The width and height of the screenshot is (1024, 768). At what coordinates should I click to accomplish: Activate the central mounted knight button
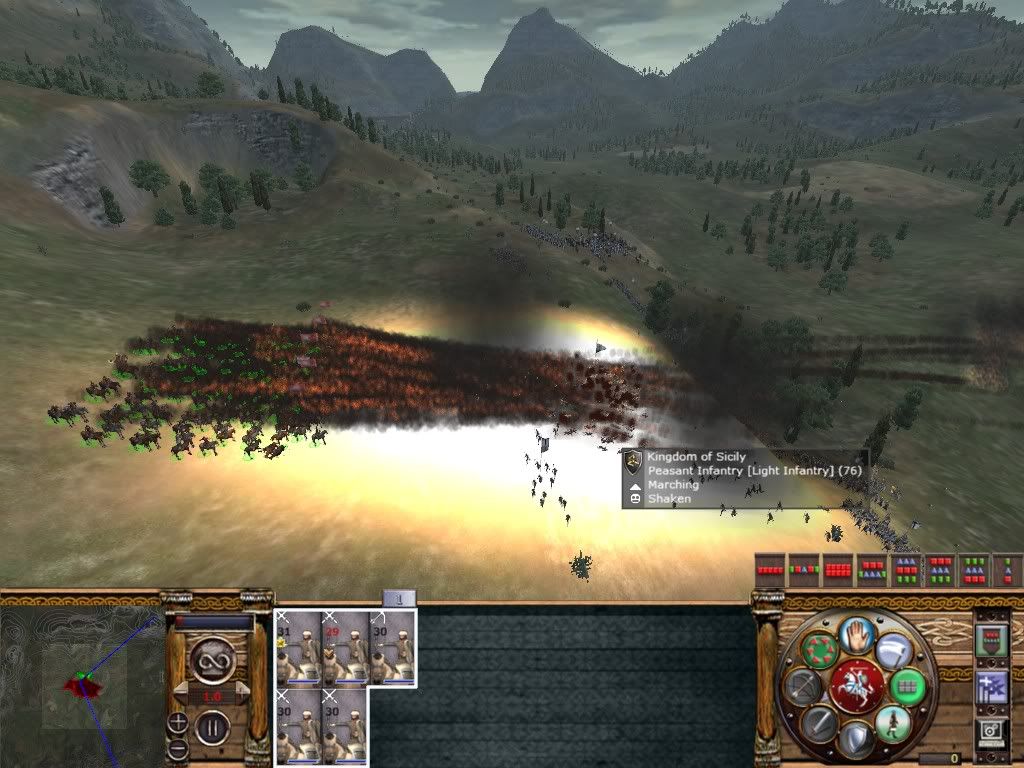click(856, 687)
